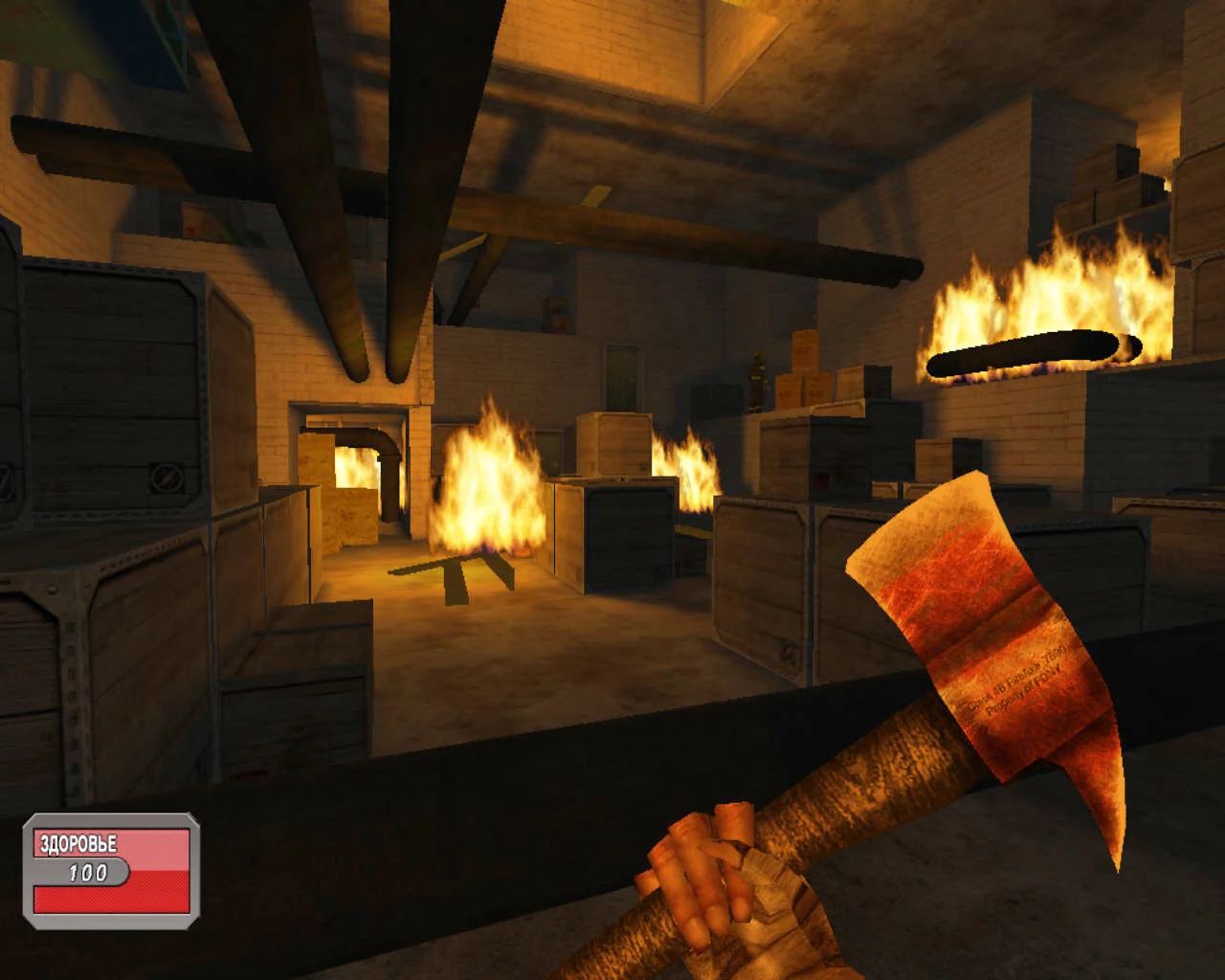
Task: Click the ЗДОРОВЬЕ label on the health panel
Action: 77,843
